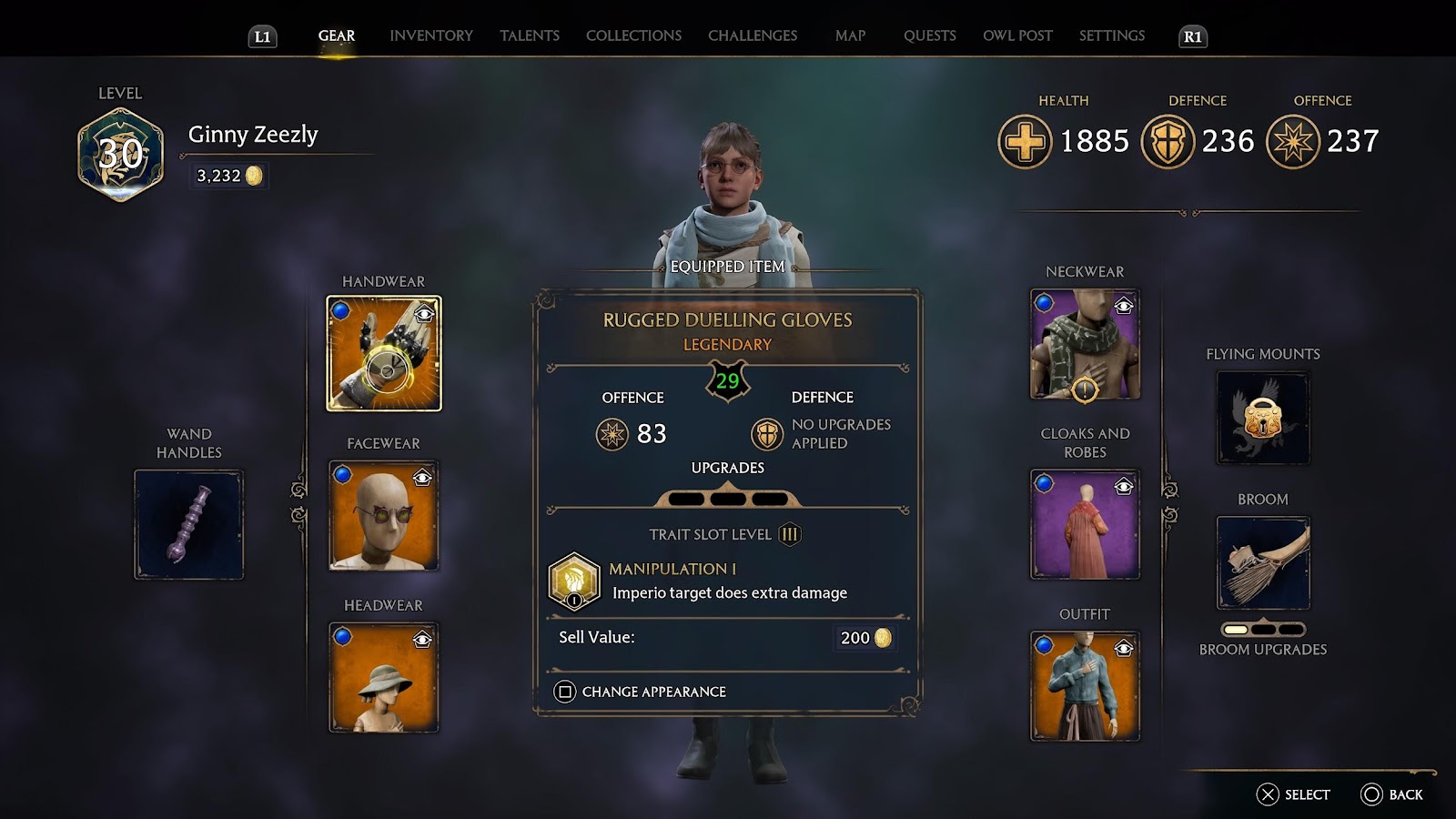
Task: Open the Wand Handles slot
Action: pos(189,524)
